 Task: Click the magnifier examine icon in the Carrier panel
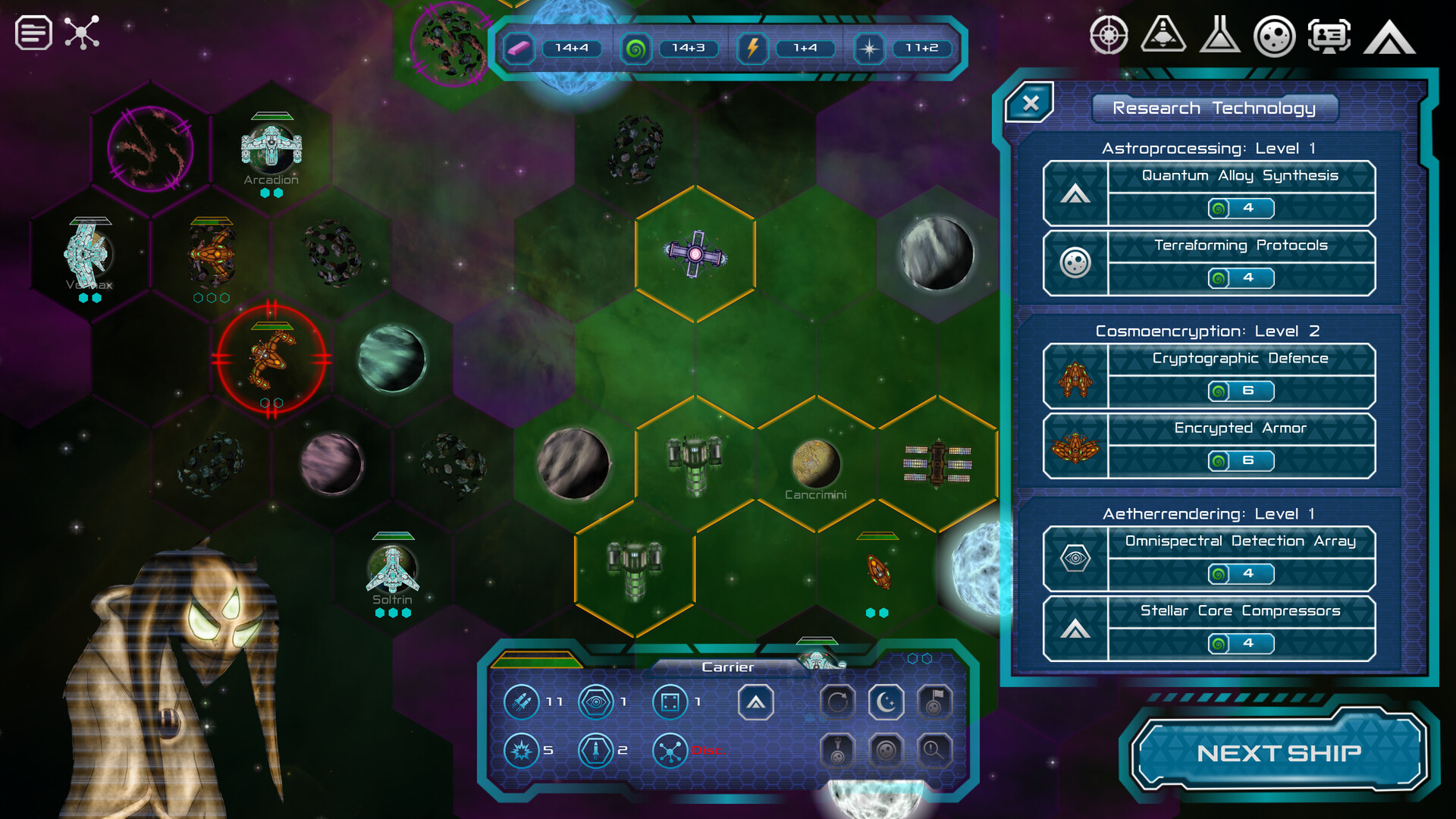click(933, 750)
